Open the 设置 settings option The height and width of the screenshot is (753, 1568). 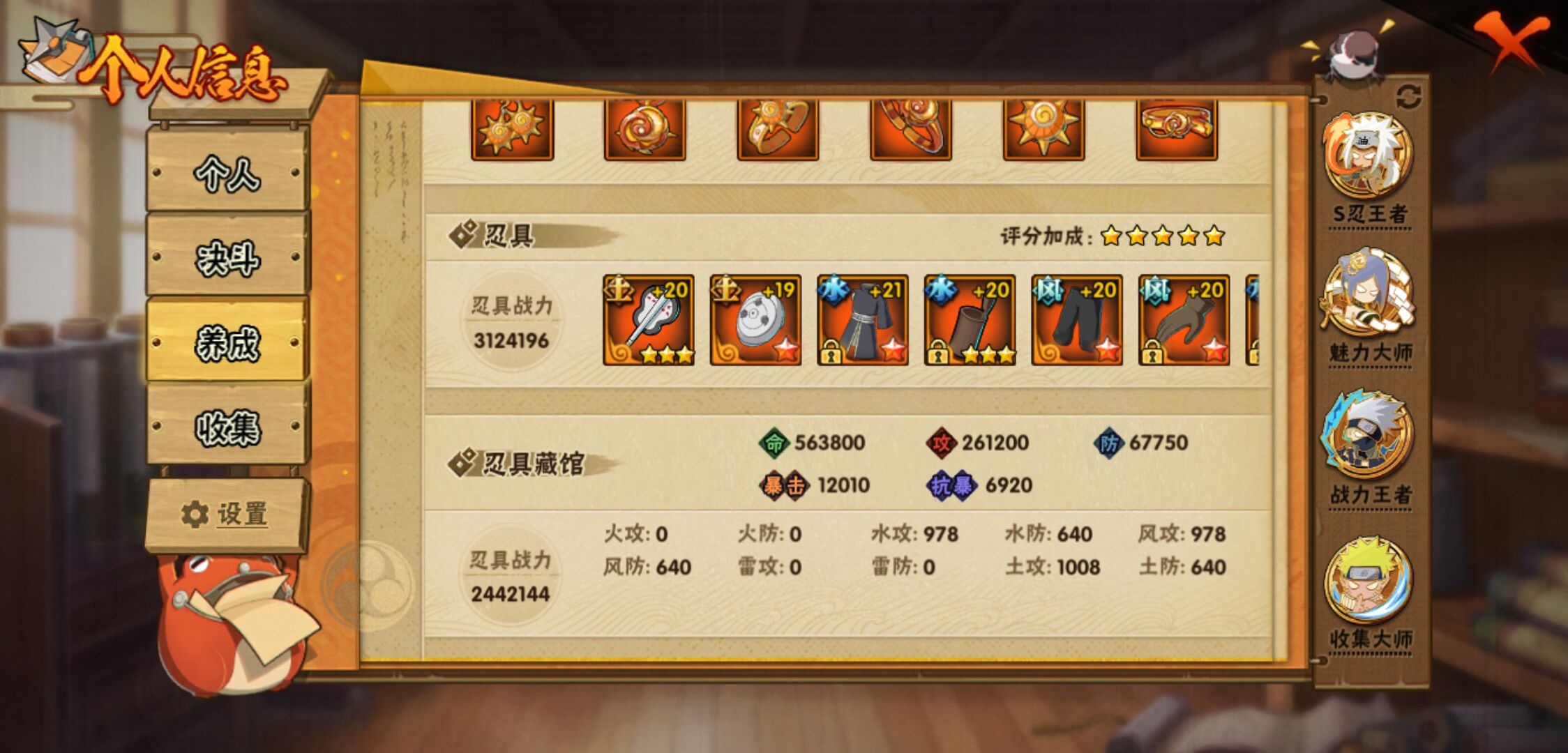pos(225,514)
